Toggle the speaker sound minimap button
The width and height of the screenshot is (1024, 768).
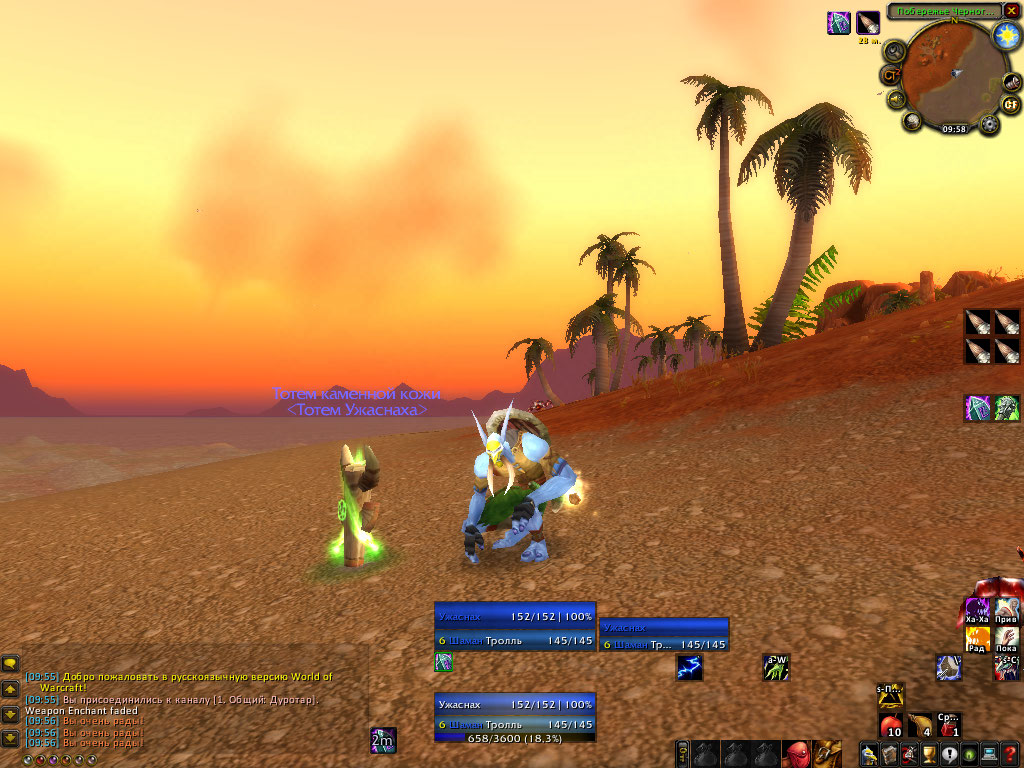click(x=895, y=99)
